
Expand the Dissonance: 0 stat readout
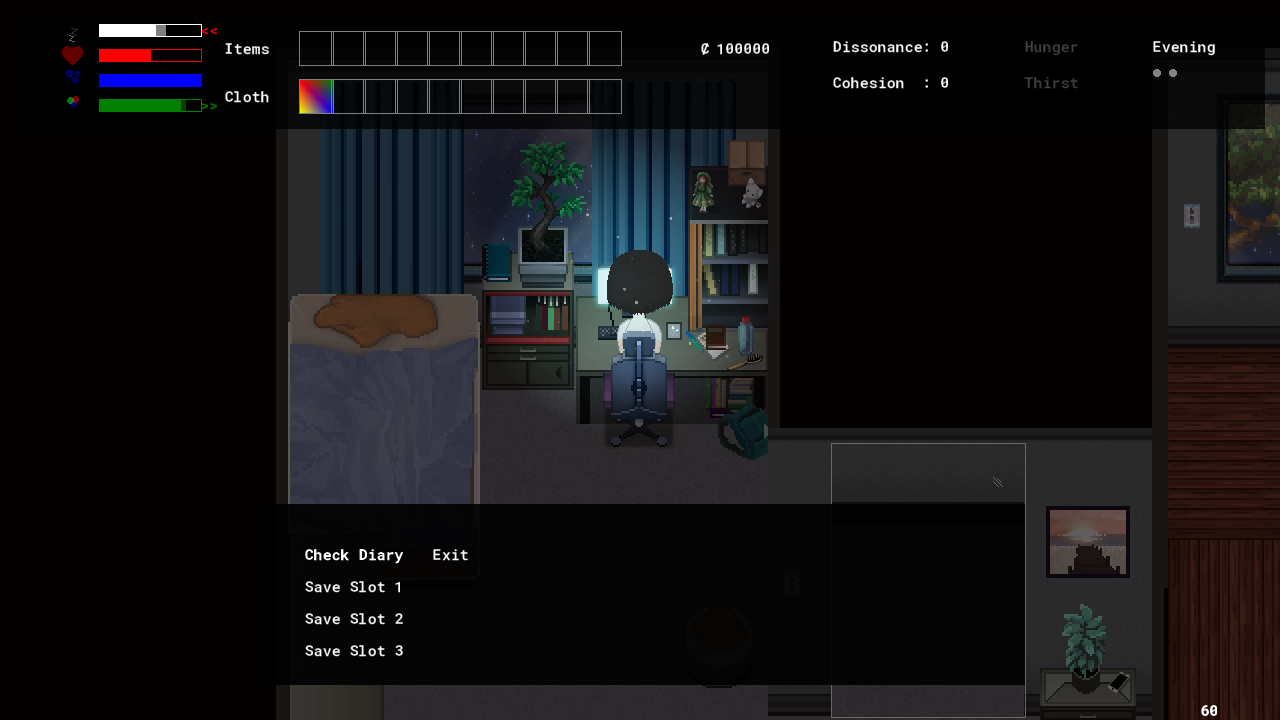[x=889, y=46]
